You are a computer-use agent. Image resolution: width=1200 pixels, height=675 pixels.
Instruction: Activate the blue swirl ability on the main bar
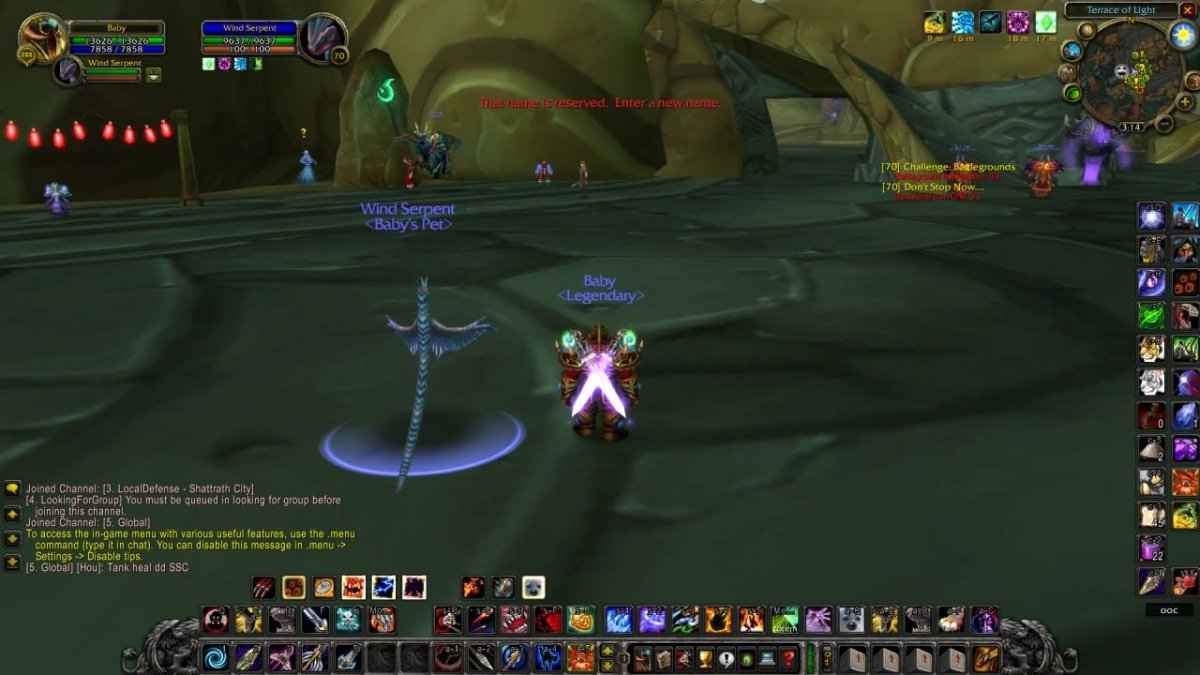click(215, 658)
